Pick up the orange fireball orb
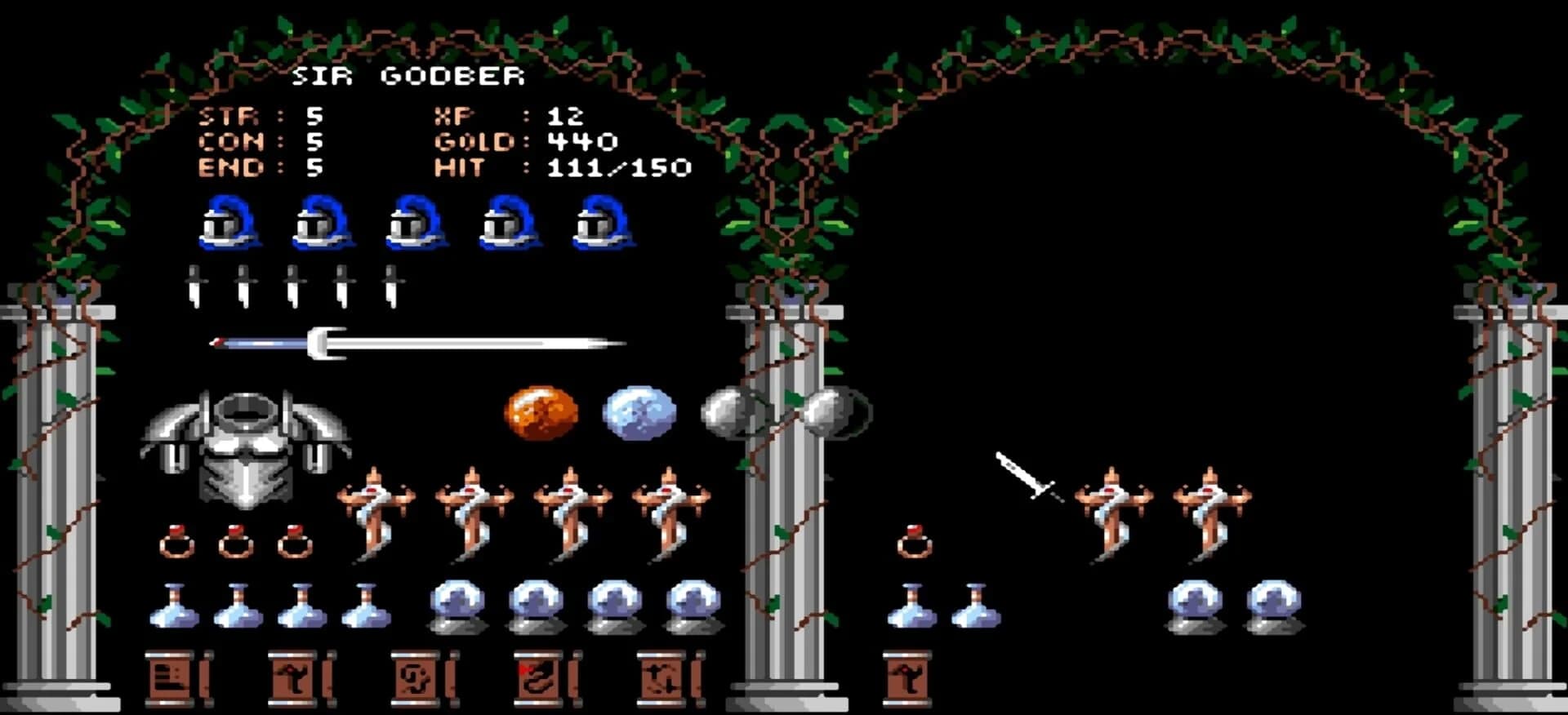The width and height of the screenshot is (1568, 715). (543, 412)
